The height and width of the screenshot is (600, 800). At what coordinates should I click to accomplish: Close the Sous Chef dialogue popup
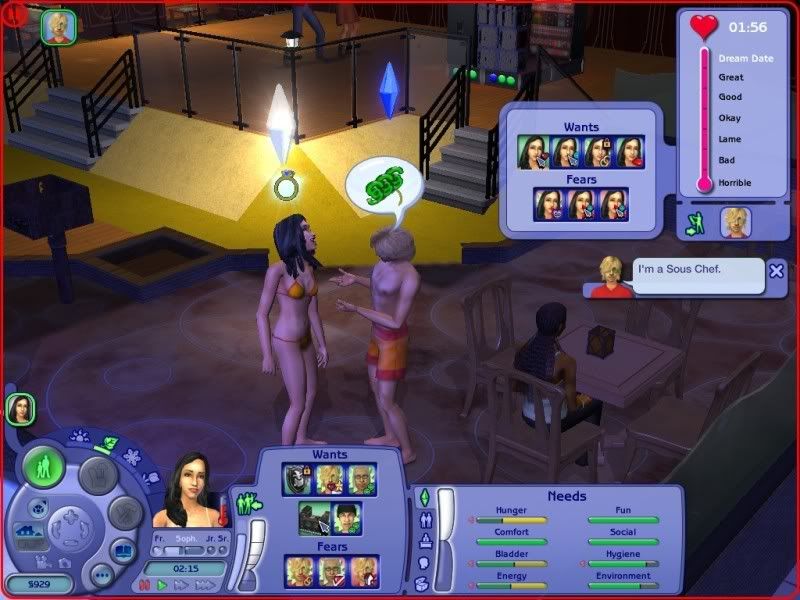click(x=777, y=271)
